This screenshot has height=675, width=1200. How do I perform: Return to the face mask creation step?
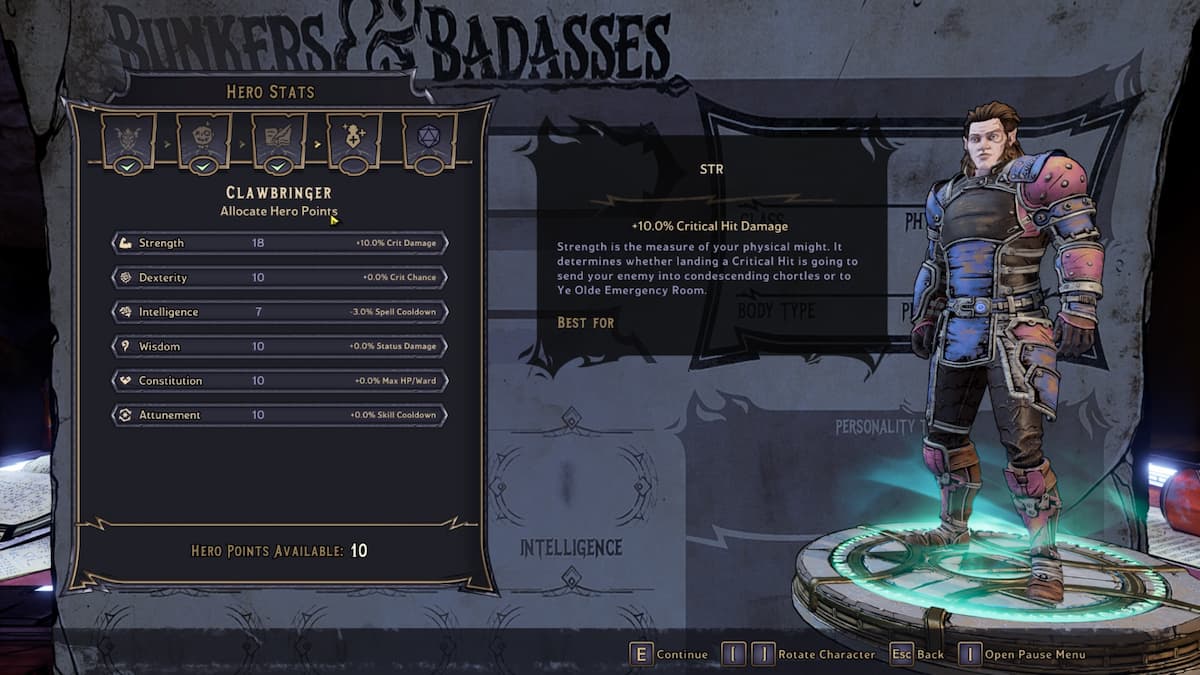click(x=203, y=140)
